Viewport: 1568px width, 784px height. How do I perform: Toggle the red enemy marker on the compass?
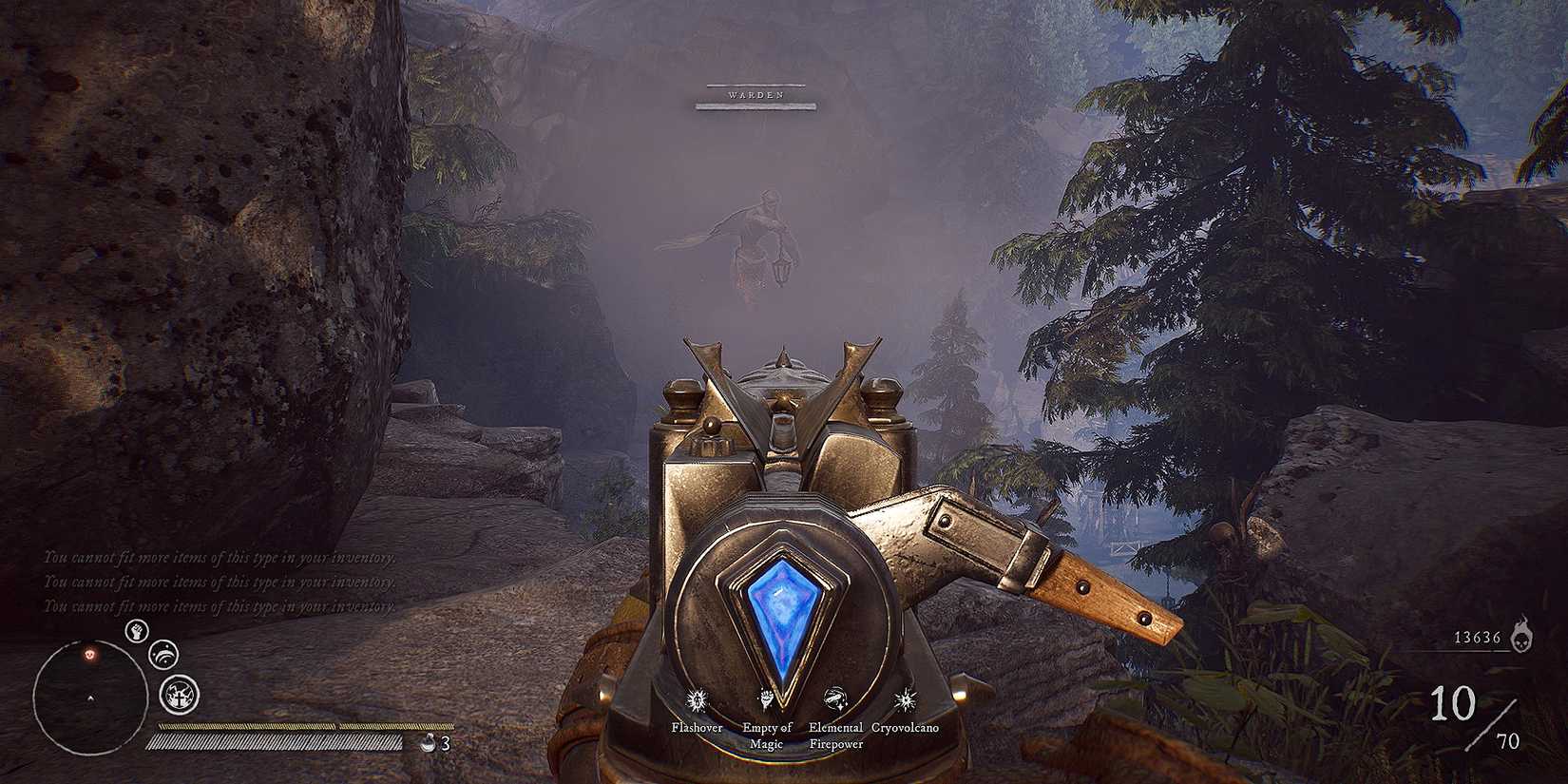pyautogui.click(x=88, y=655)
